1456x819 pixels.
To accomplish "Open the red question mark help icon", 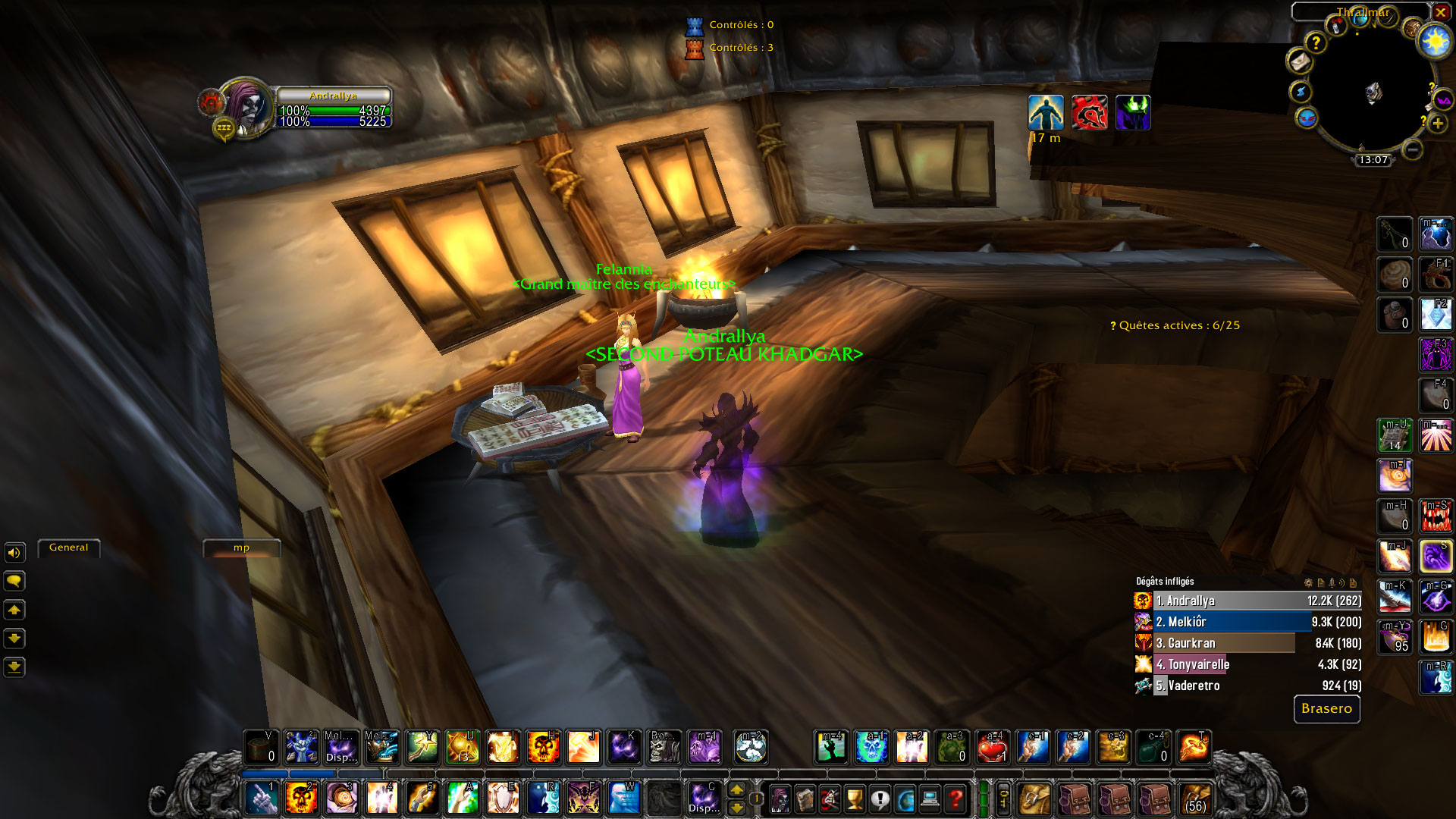I will pyautogui.click(x=954, y=800).
